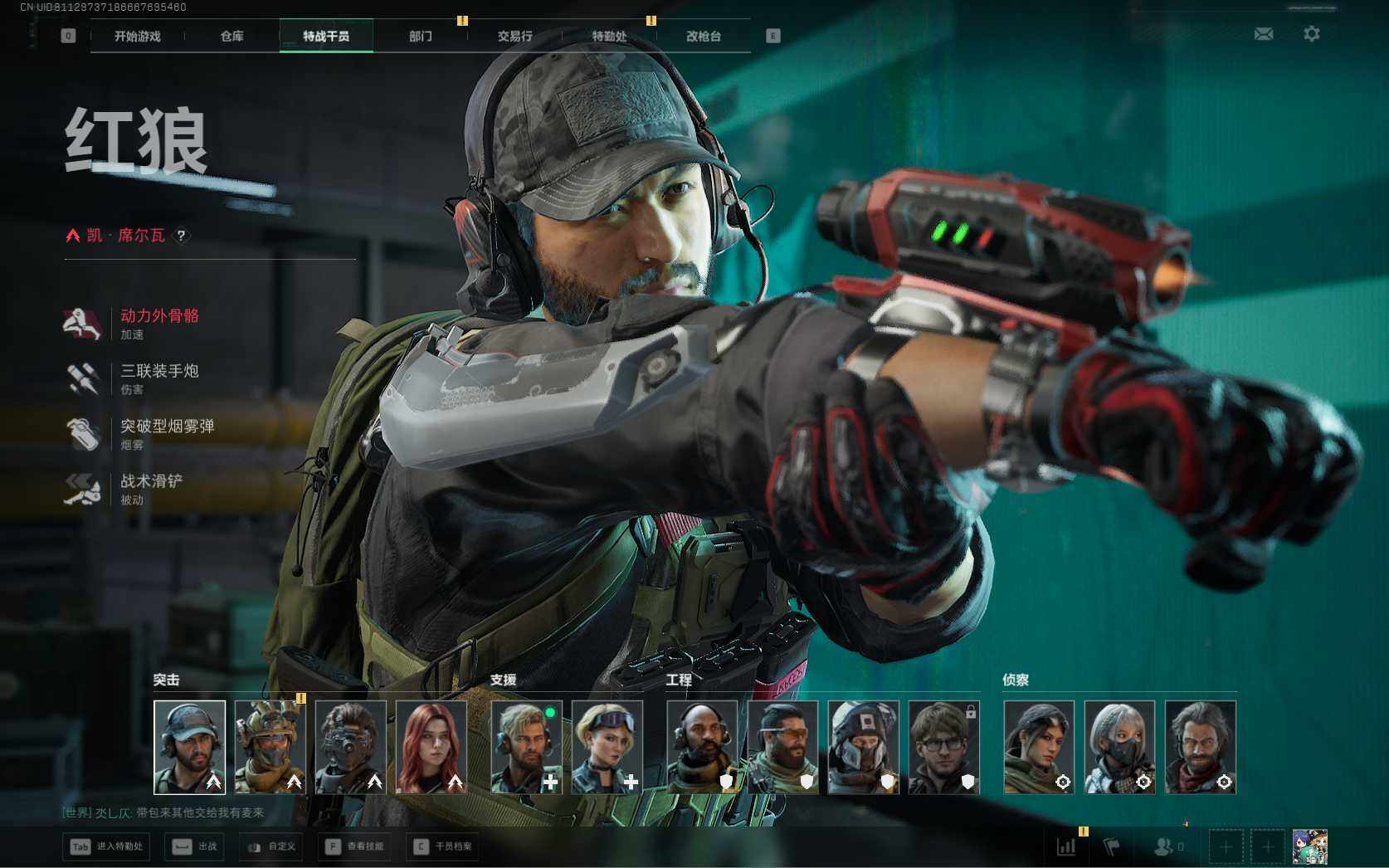Show info via the question mark beside 凯·席尔瓦
The height and width of the screenshot is (868, 1389).
point(181,236)
